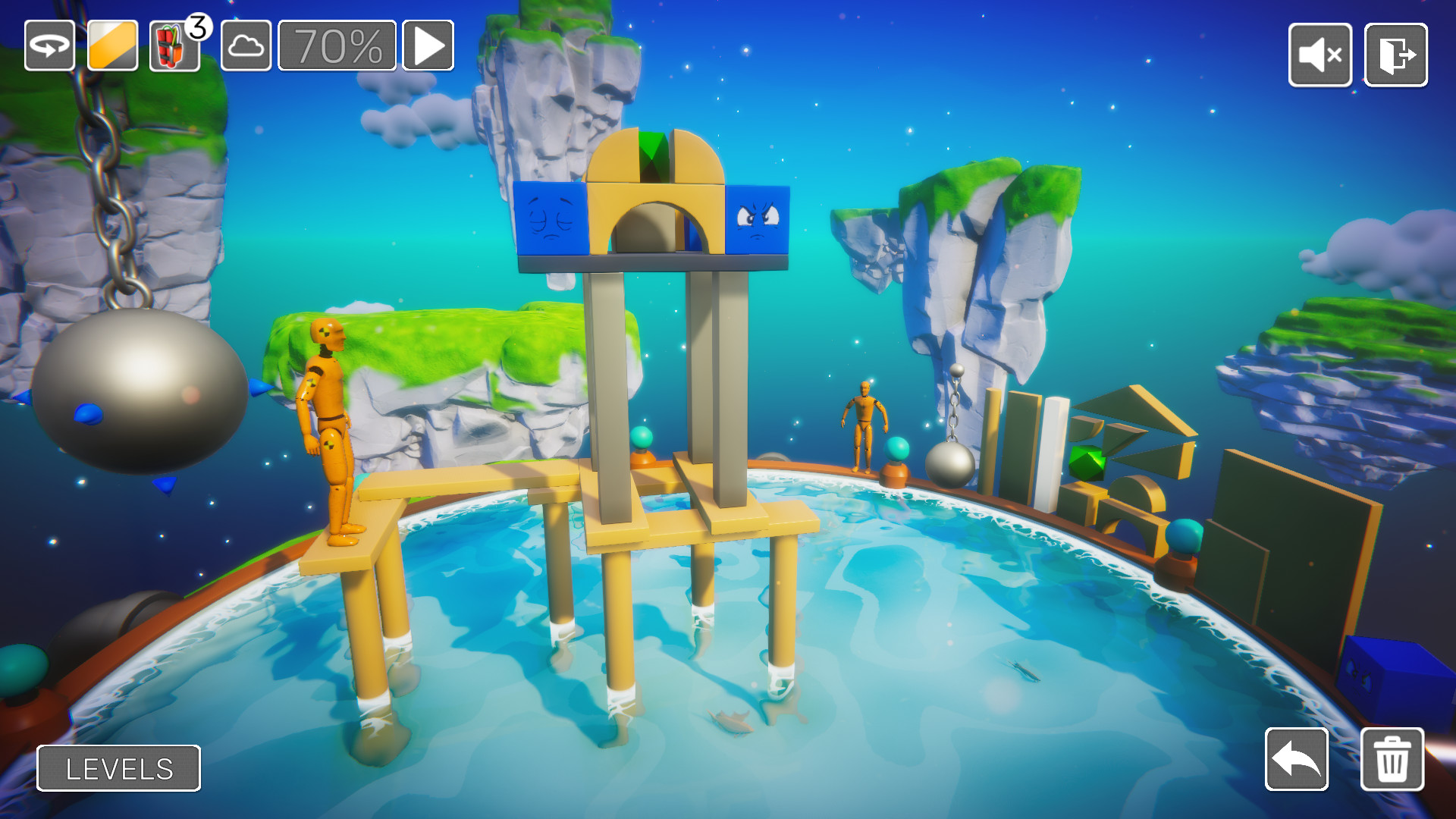1456x819 pixels.
Task: Open the LEVELS menu
Action: [x=118, y=768]
